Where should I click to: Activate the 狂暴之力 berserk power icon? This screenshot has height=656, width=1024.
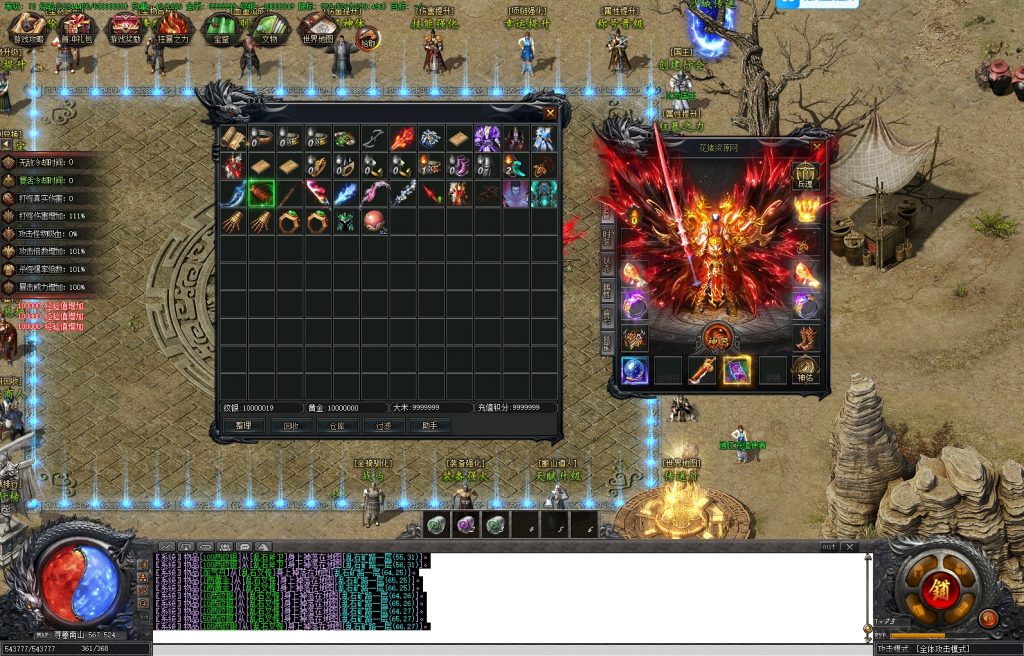[174, 30]
